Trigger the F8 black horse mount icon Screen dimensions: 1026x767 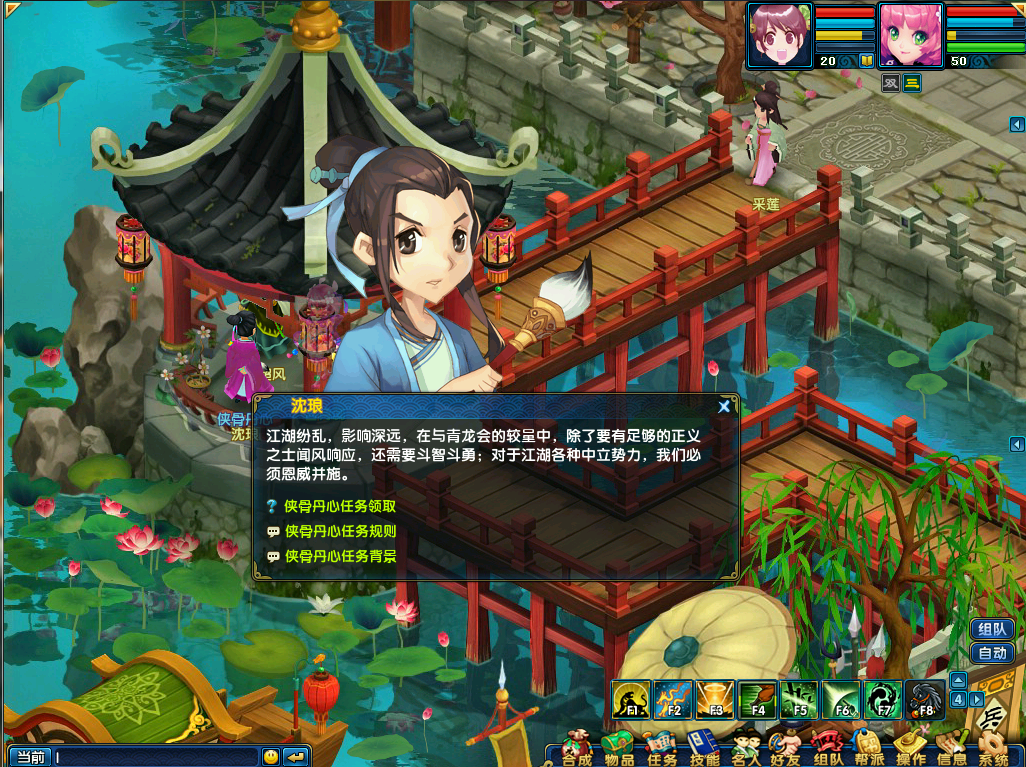(x=926, y=699)
